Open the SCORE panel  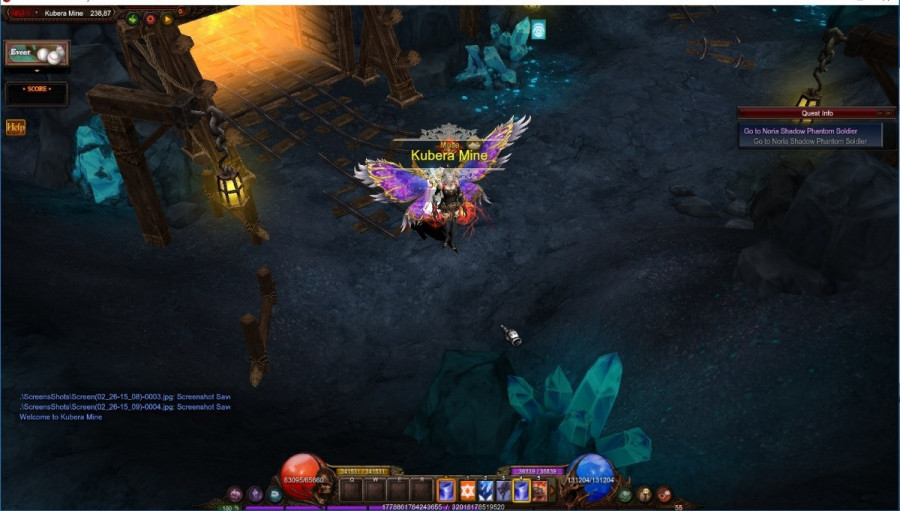click(37, 93)
